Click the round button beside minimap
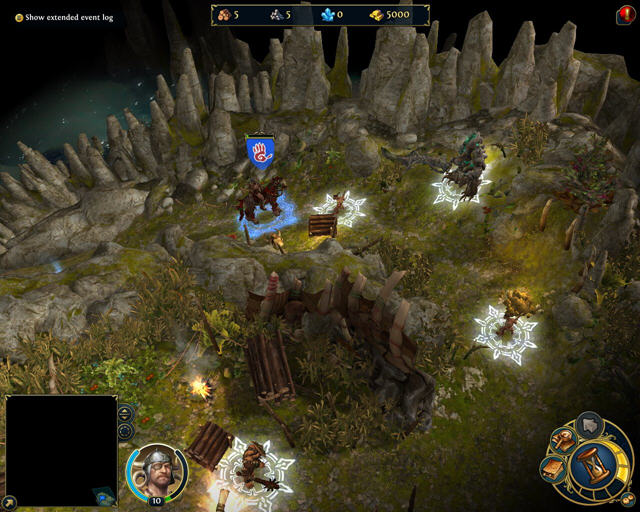The image size is (640, 512). pos(125,431)
